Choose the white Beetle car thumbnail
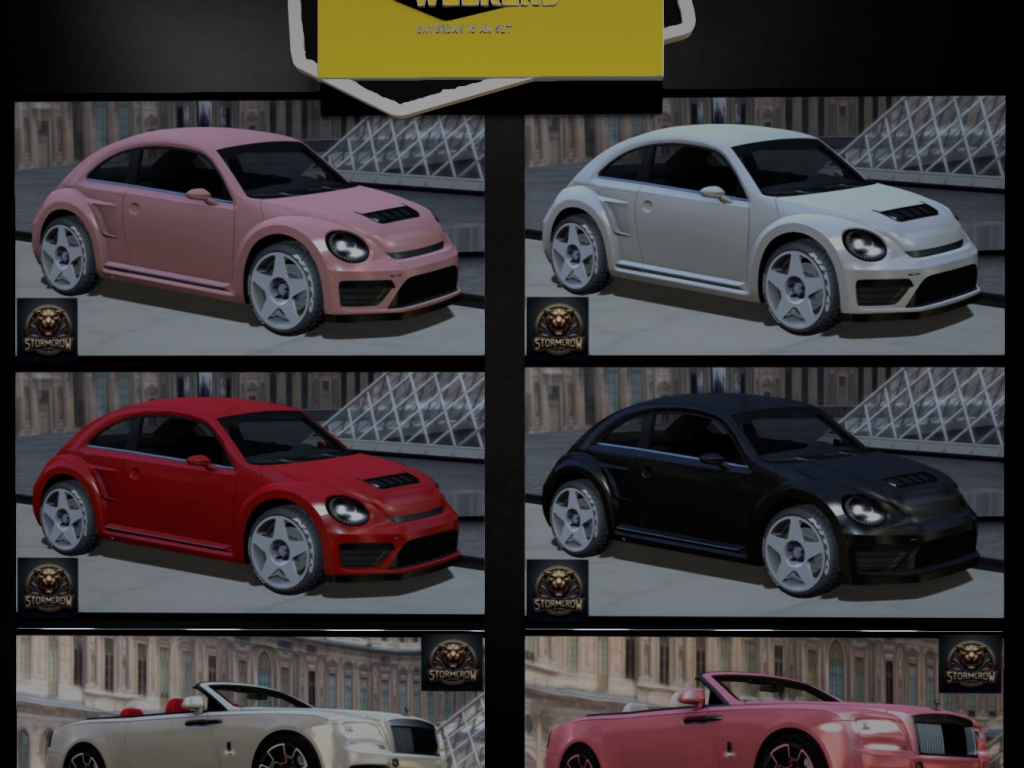Viewport: 1024px width, 768px height. coord(764,226)
